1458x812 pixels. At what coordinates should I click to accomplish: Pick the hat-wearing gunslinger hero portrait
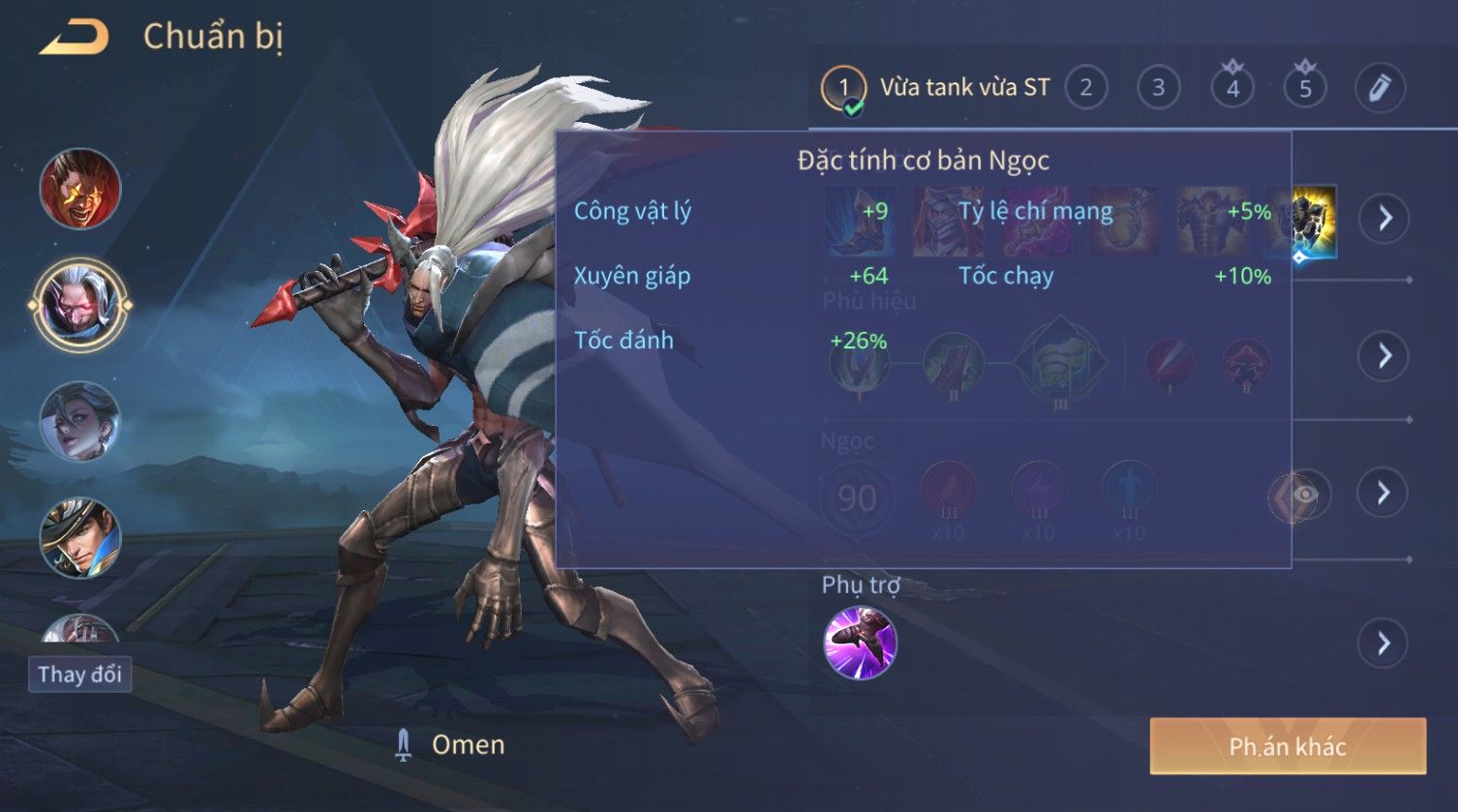(80, 537)
